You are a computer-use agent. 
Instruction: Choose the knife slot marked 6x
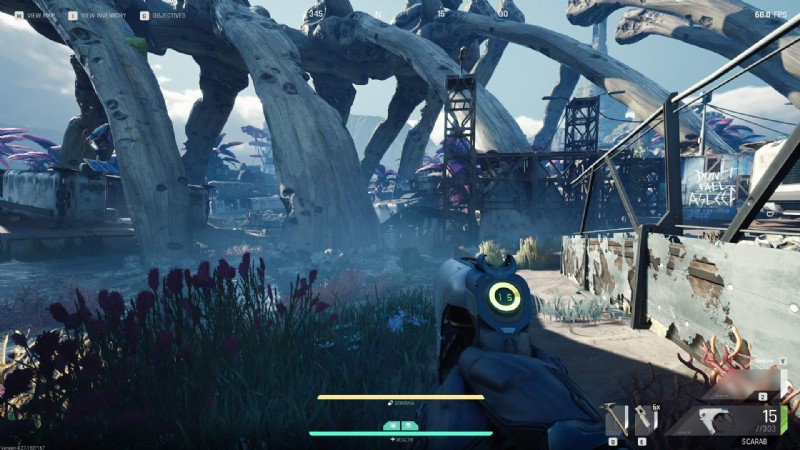646,420
